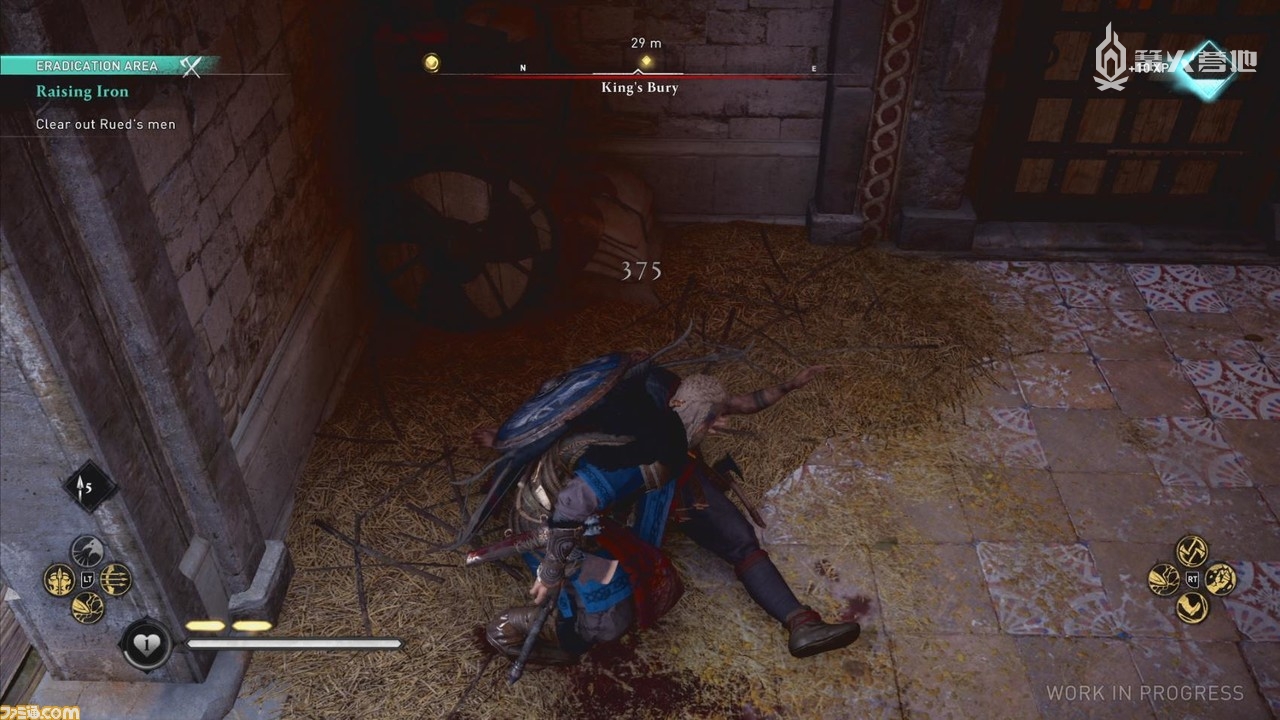Screen dimensions: 1280x720
Task: Activate the crossed axes melee ability
Action: [x=1192, y=551]
